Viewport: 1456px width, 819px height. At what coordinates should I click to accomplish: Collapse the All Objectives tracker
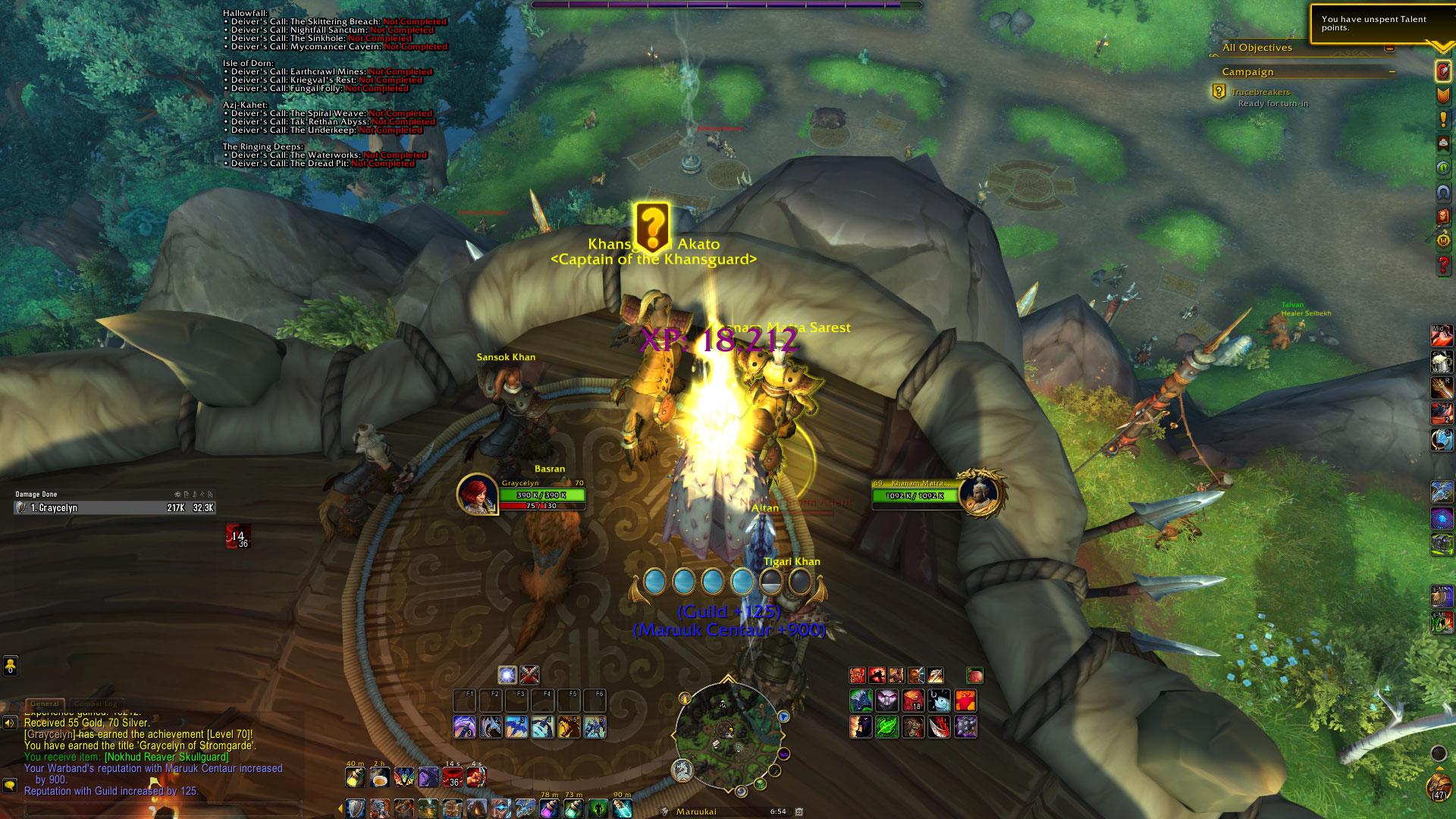(x=1389, y=48)
